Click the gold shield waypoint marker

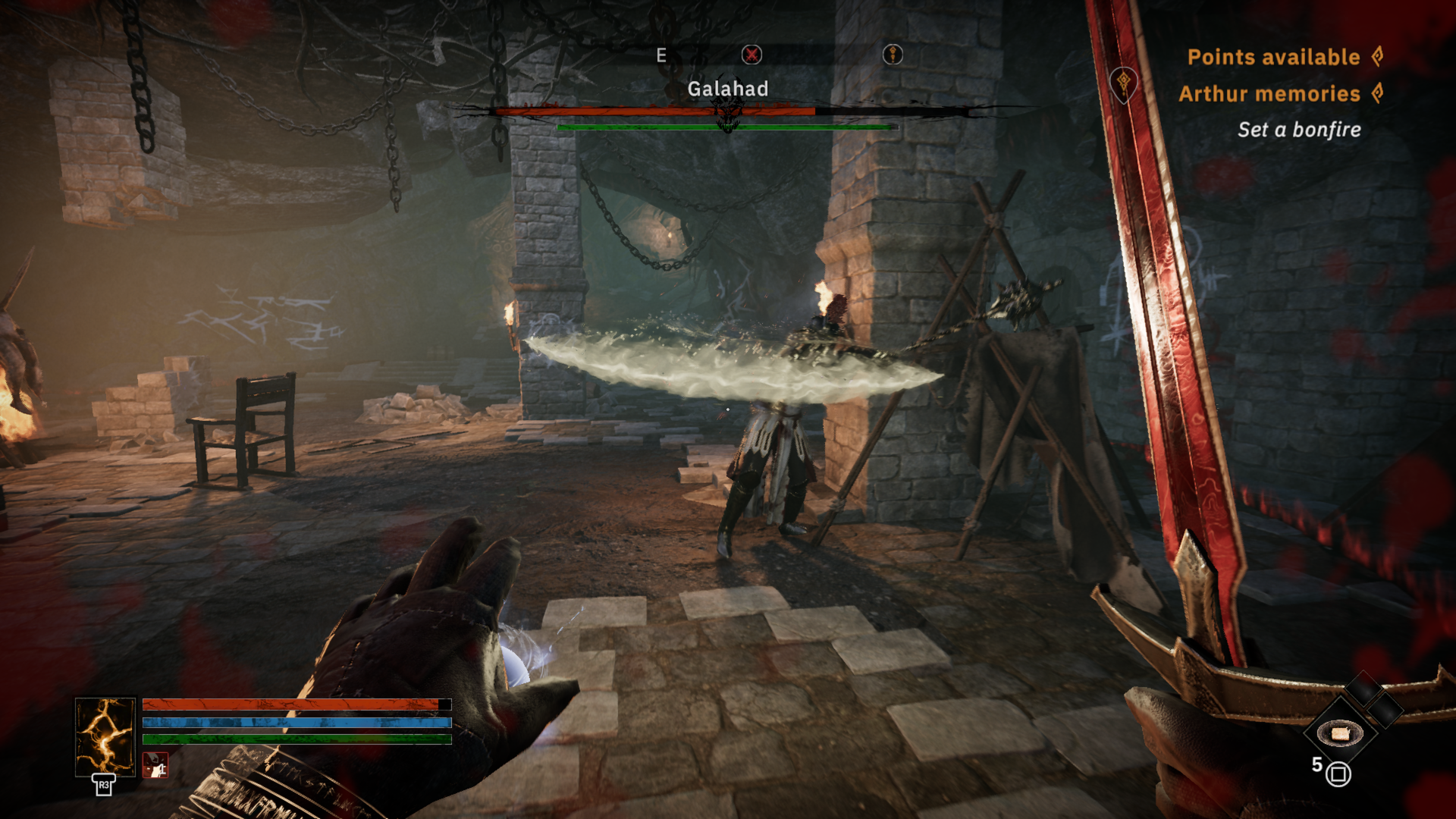[x=1123, y=83]
